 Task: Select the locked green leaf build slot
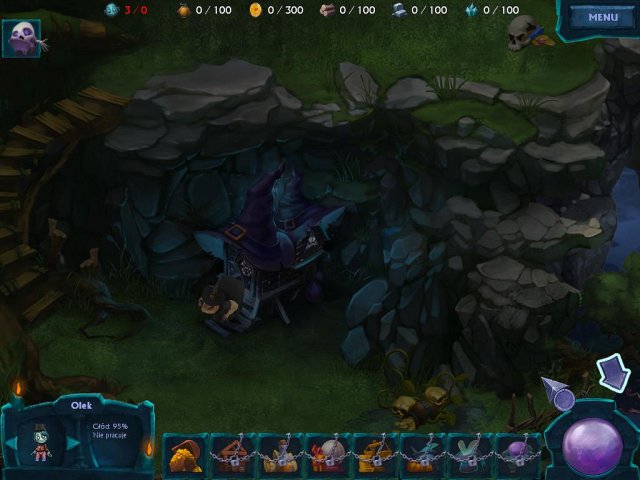click(x=470, y=455)
